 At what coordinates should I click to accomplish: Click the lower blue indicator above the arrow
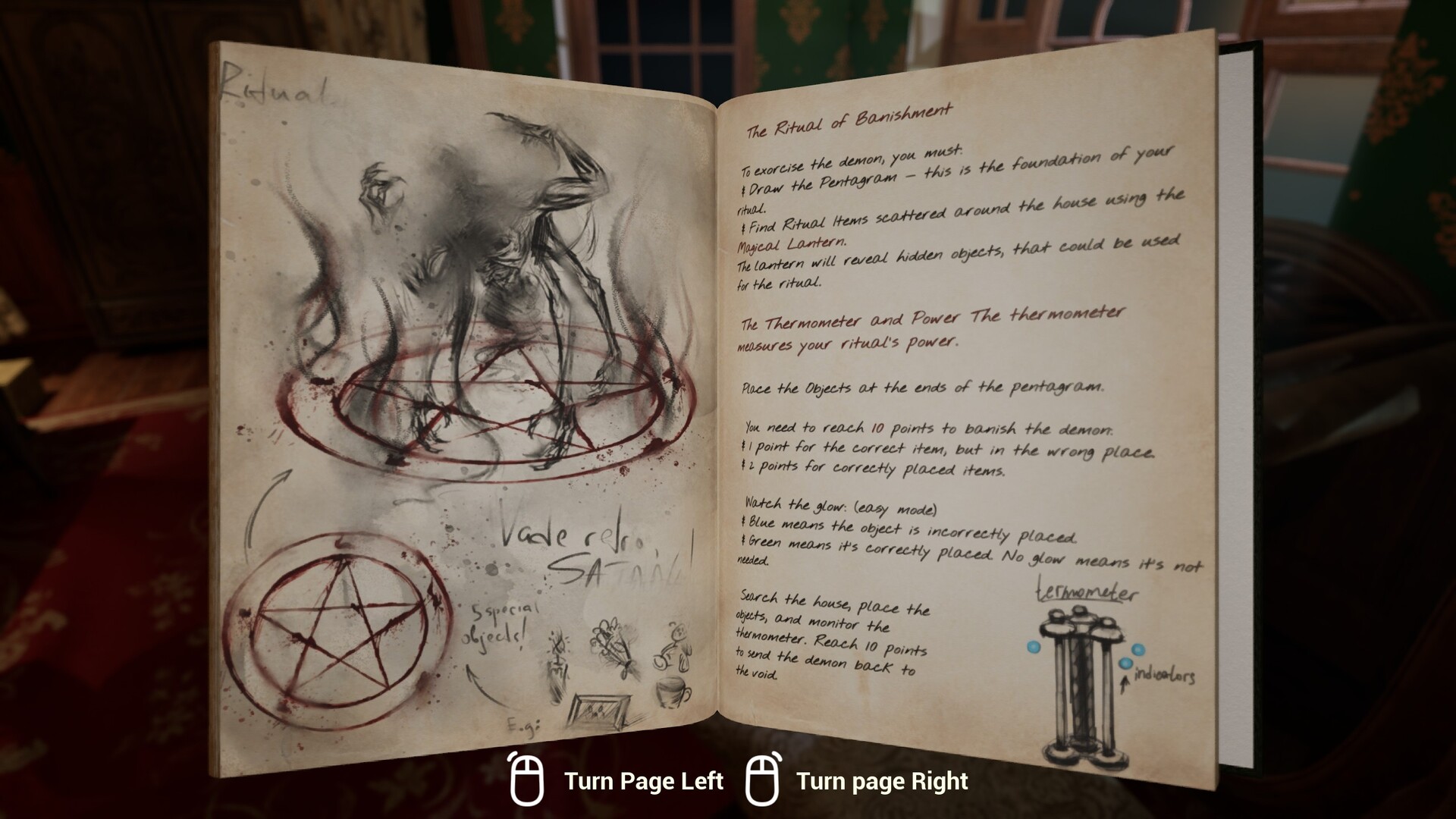[x=1126, y=664]
